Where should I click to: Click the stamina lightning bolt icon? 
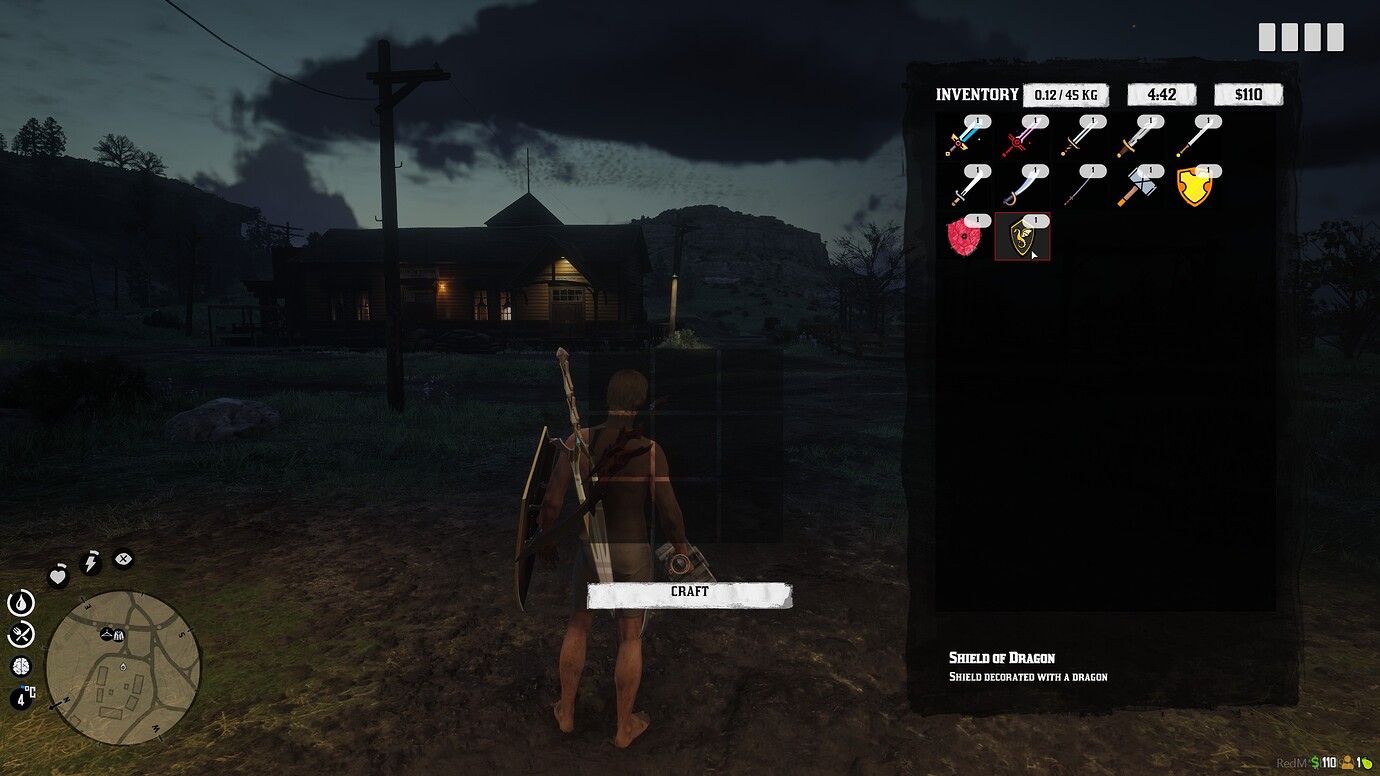[x=90, y=562]
